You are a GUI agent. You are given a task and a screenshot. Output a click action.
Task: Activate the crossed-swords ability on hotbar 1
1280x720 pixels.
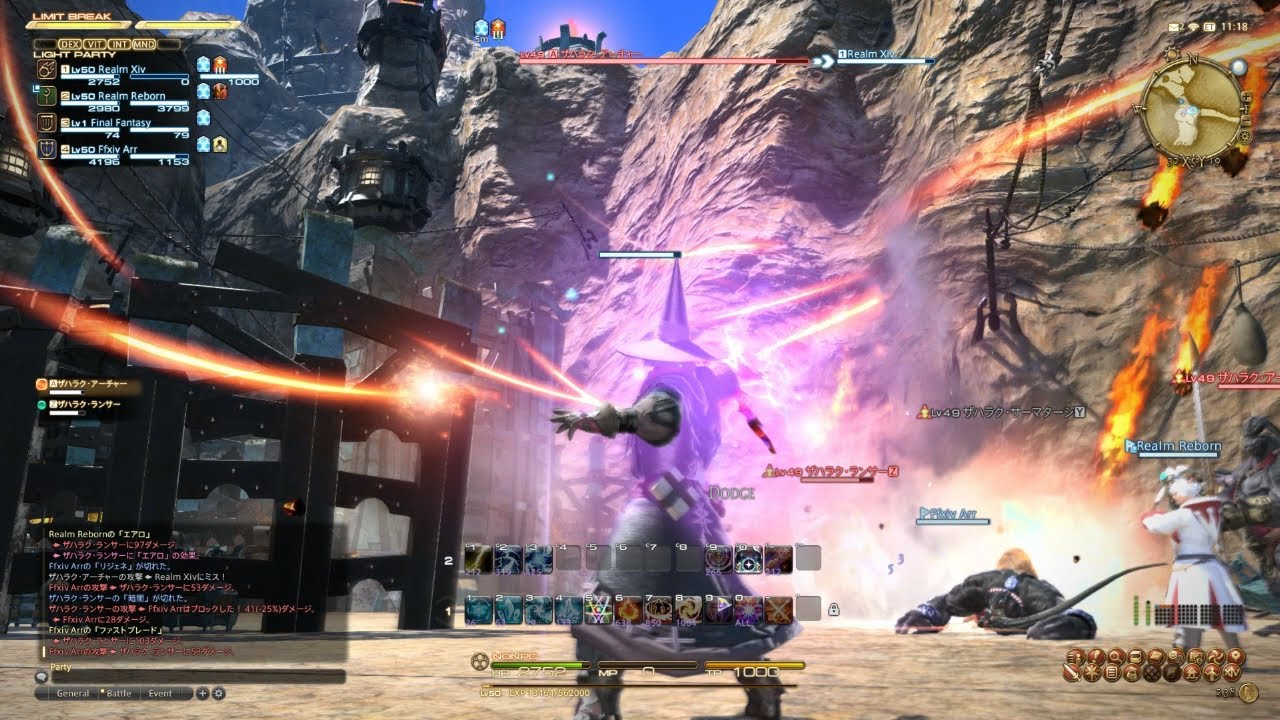779,608
